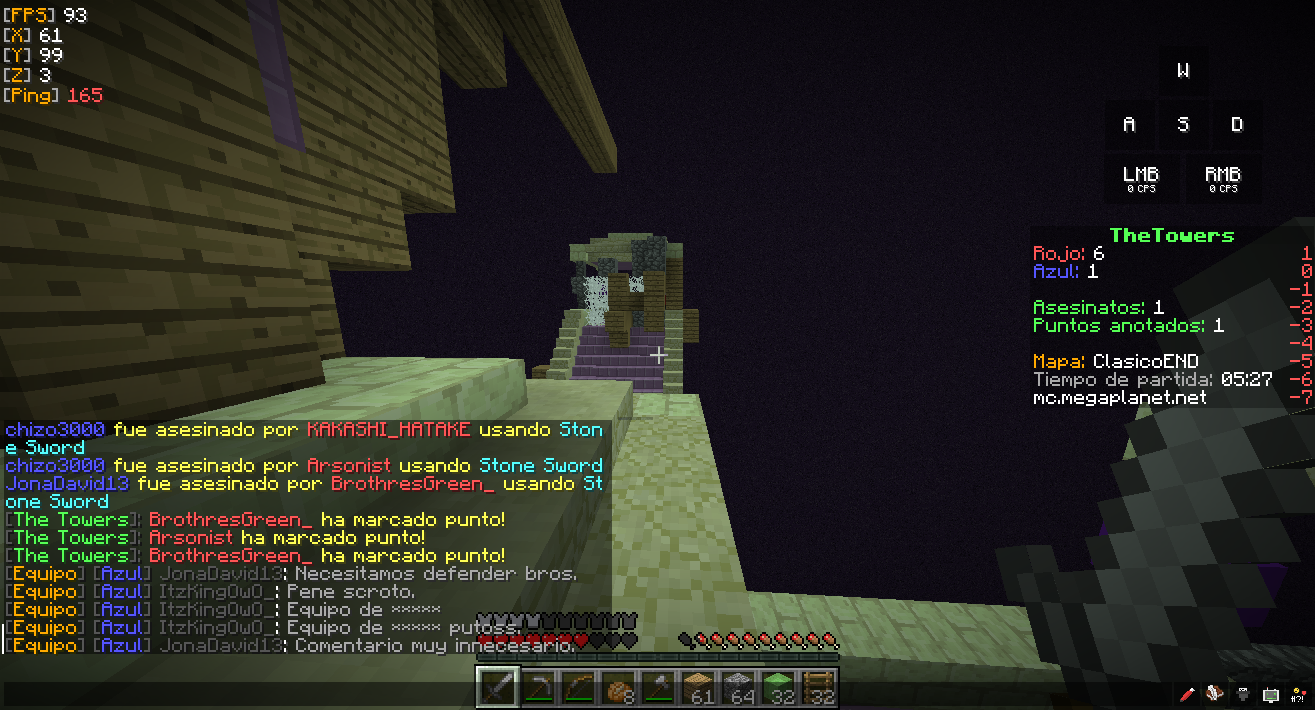Click the grey hat chat icon
Image resolution: width=1315 pixels, height=710 pixels.
tap(1243, 694)
